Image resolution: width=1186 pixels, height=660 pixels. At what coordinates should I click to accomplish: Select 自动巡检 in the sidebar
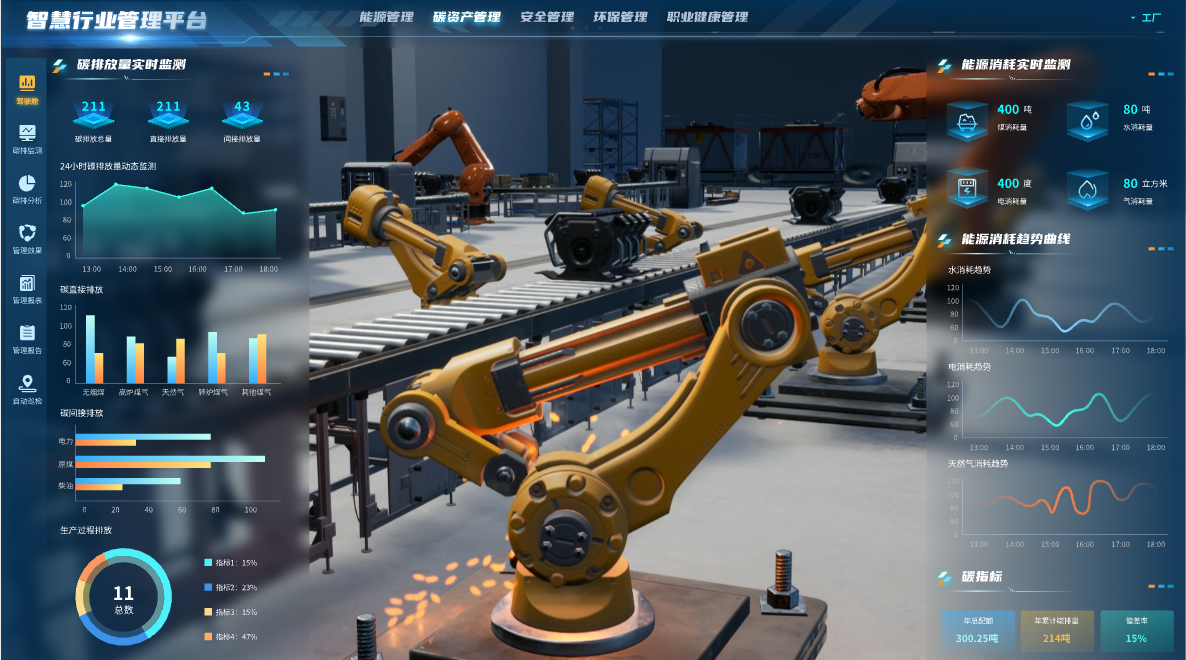[27, 389]
